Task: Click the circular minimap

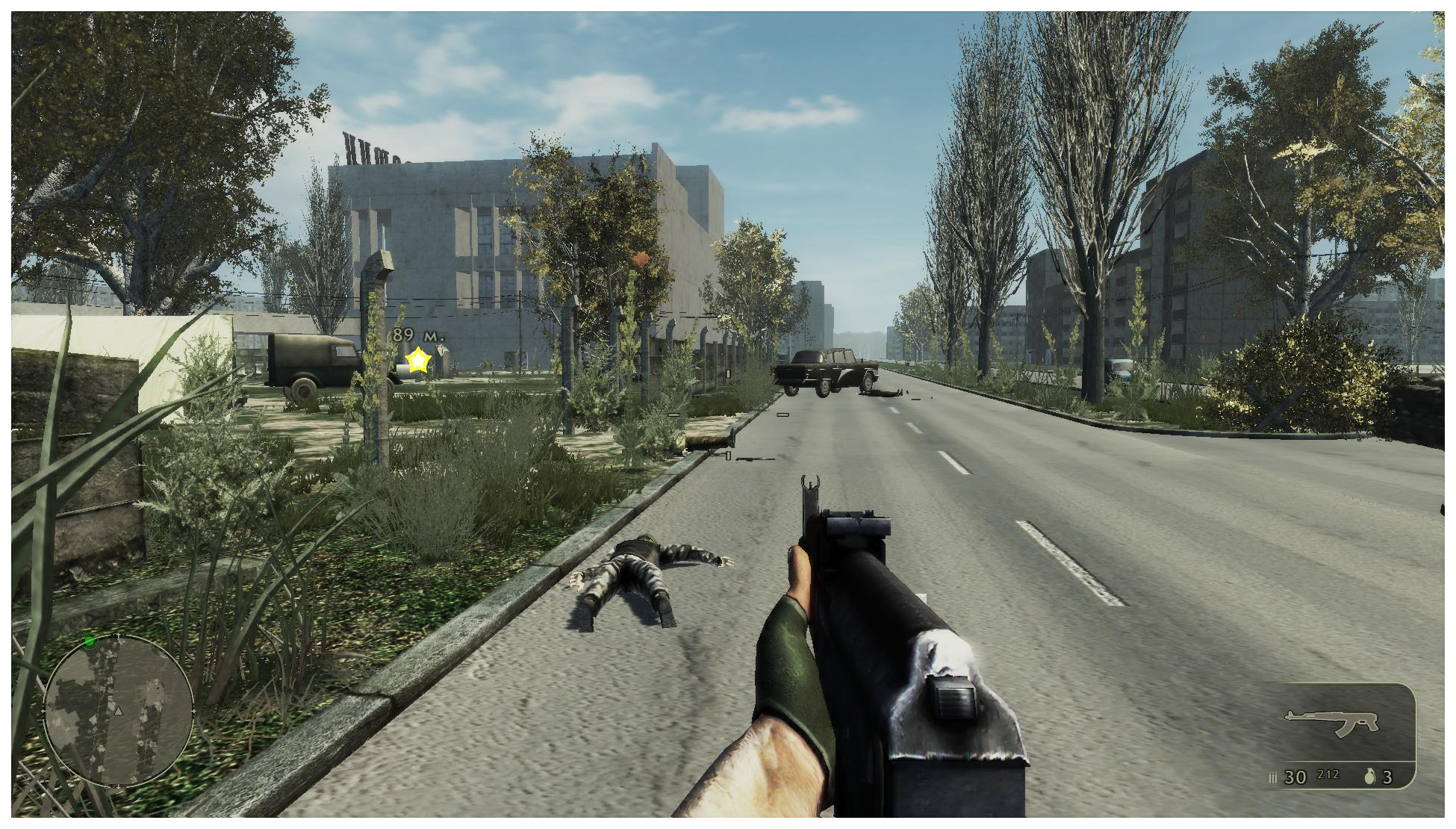Action: coord(119,710)
